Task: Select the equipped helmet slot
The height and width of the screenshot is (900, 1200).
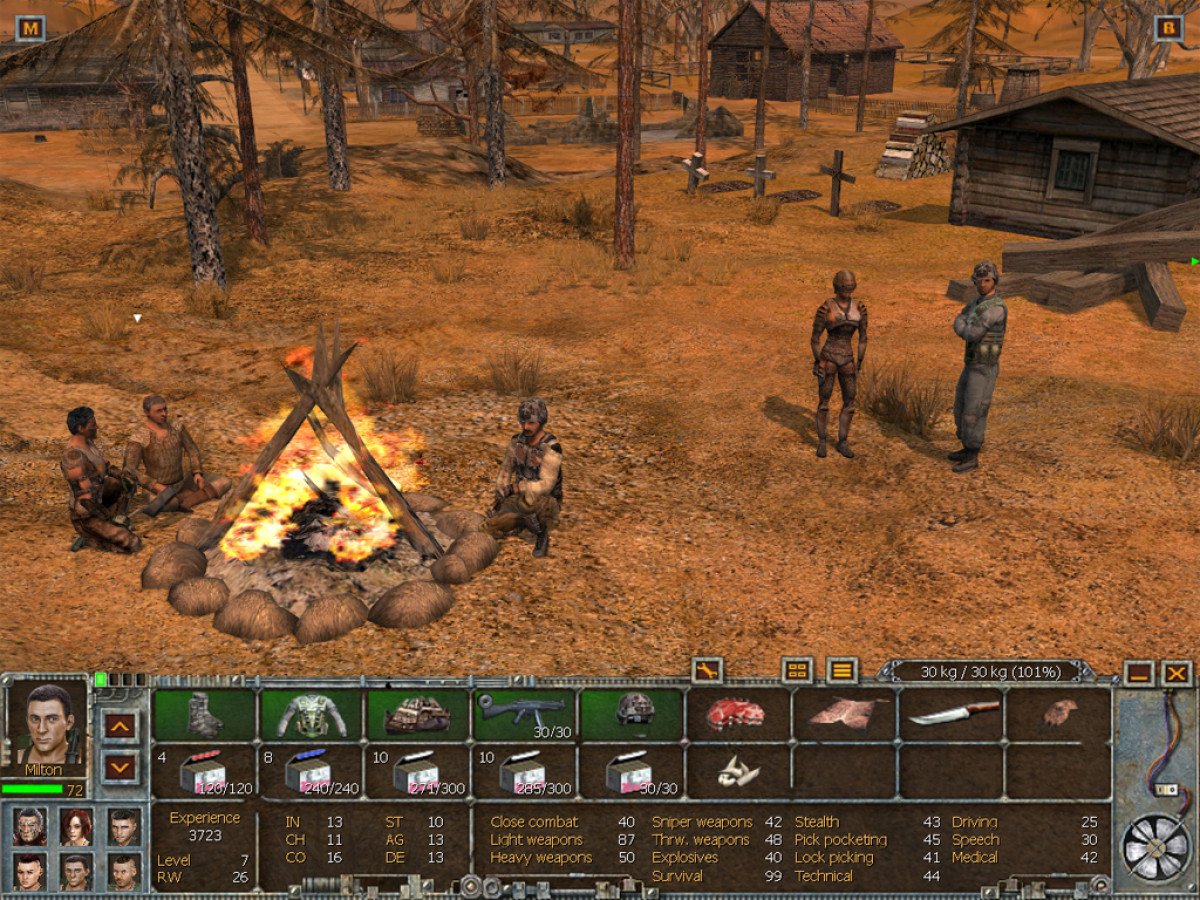Action: tap(634, 712)
